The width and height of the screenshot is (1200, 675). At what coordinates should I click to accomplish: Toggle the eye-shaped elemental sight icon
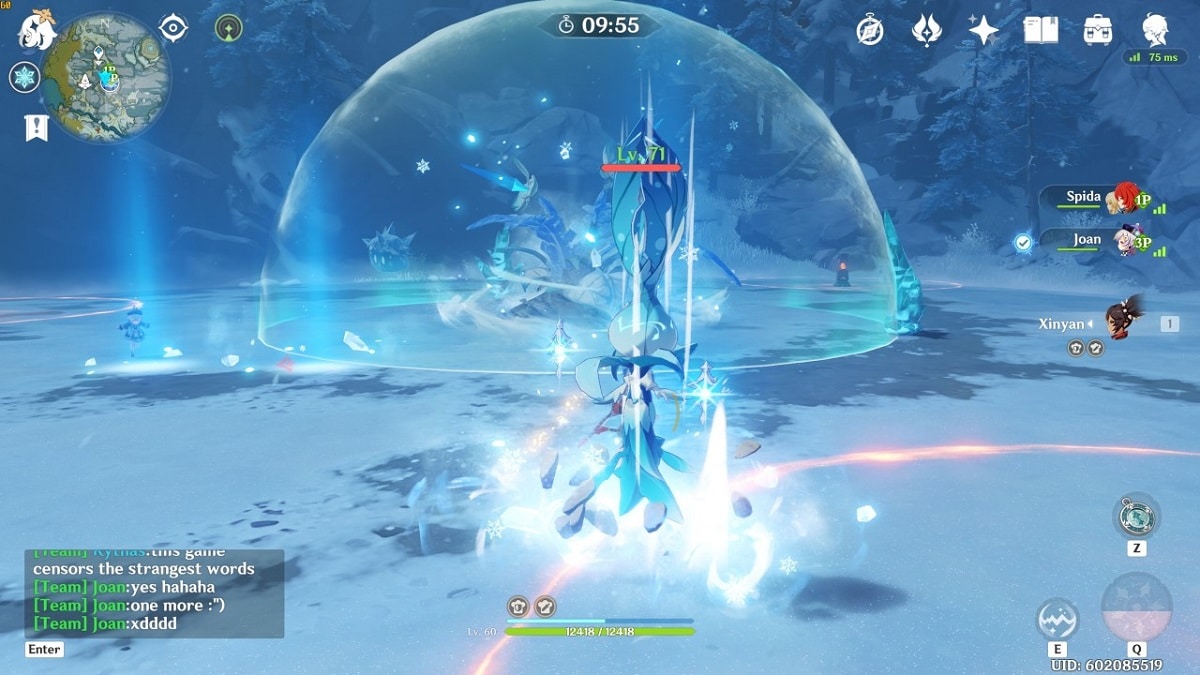[173, 28]
